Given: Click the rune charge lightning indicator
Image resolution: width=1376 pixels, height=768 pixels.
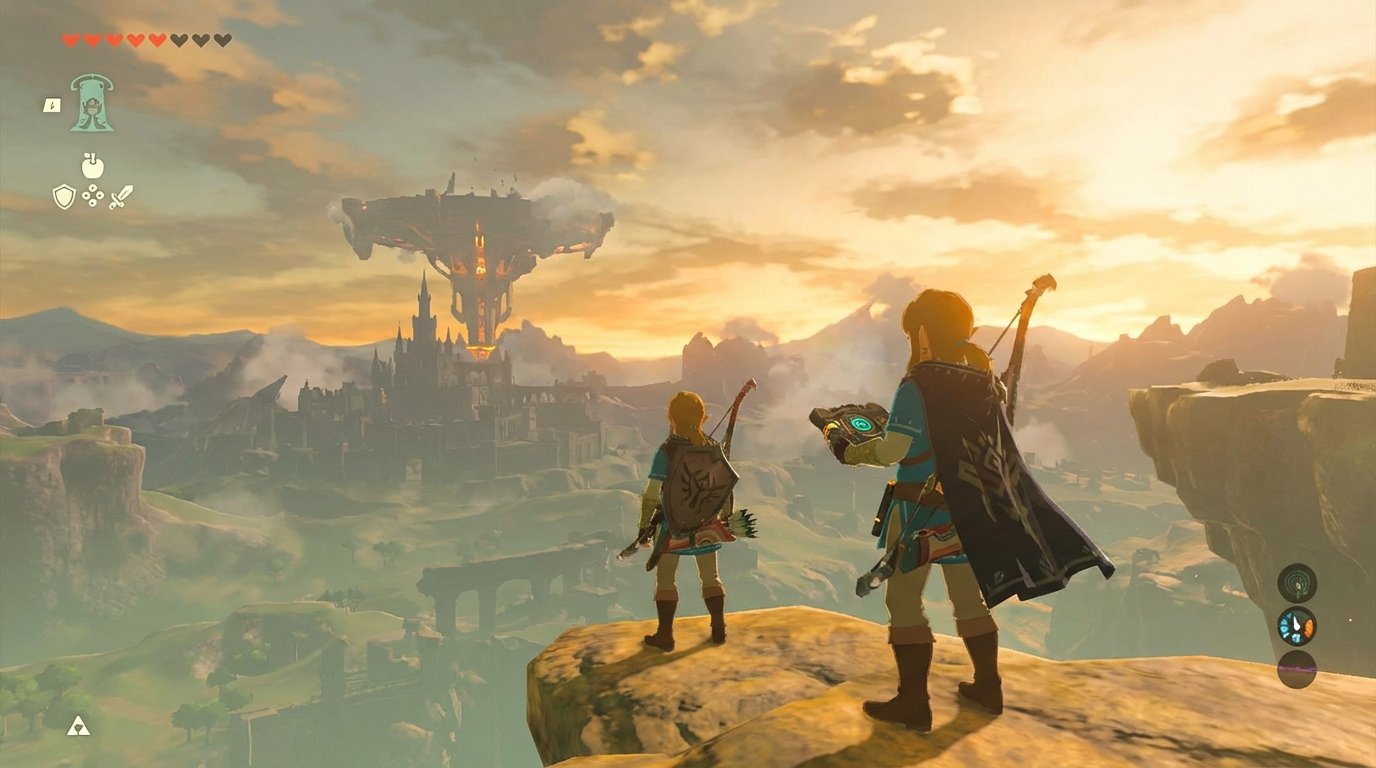Looking at the screenshot, I should 52,107.
